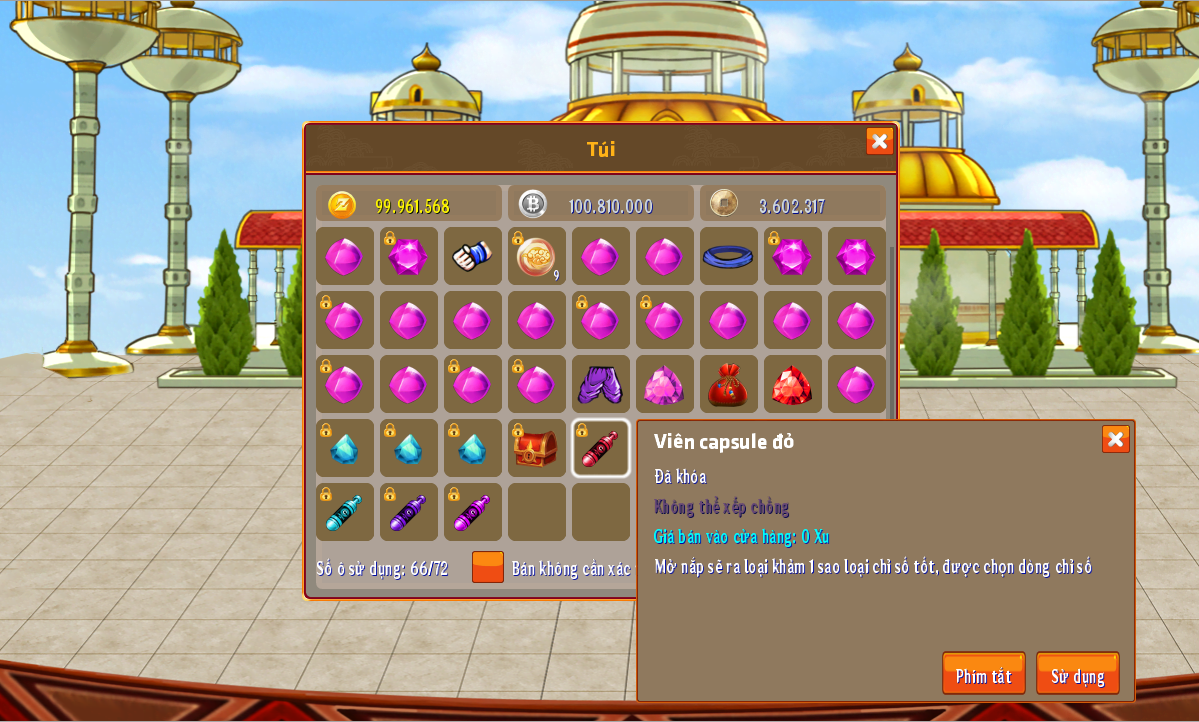This screenshot has width=1199, height=722.
Task: Click the Sử dụng button
Action: pyautogui.click(x=1077, y=674)
